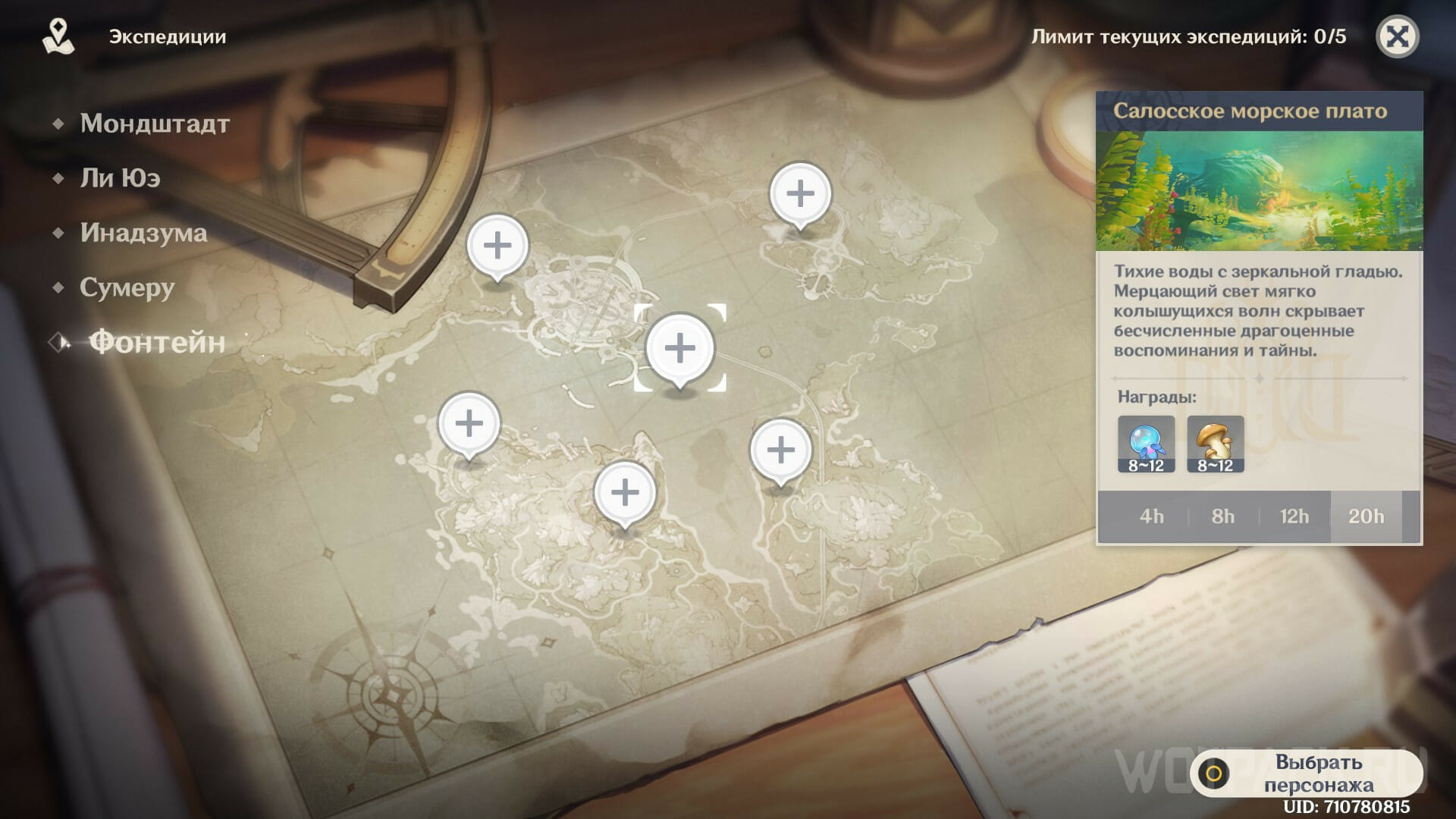Select the Фонтейн region entry

click(157, 343)
